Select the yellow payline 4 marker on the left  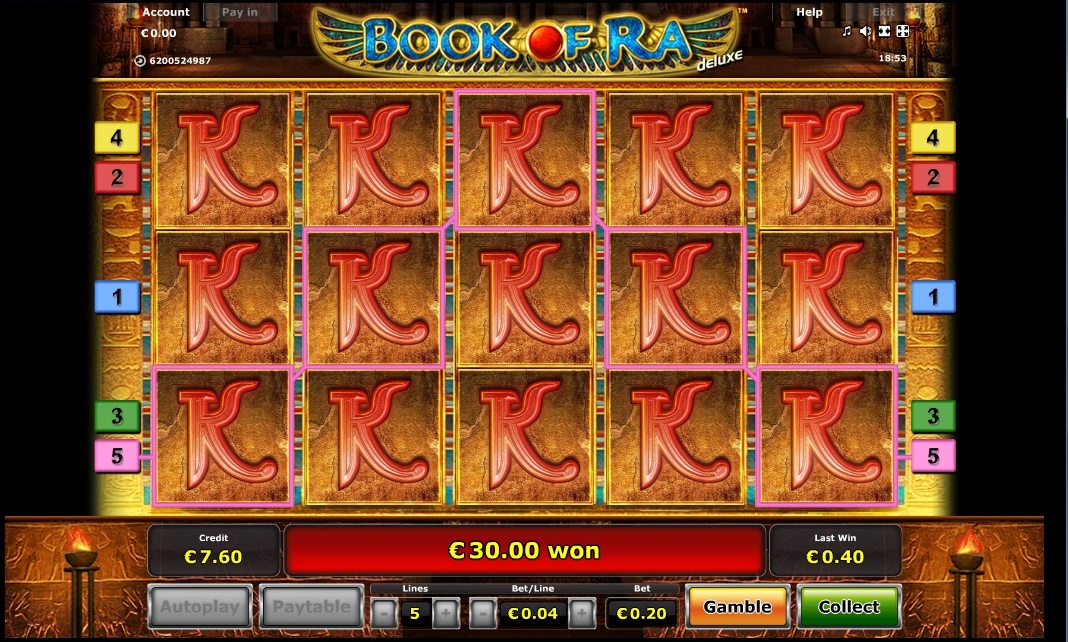point(117,138)
